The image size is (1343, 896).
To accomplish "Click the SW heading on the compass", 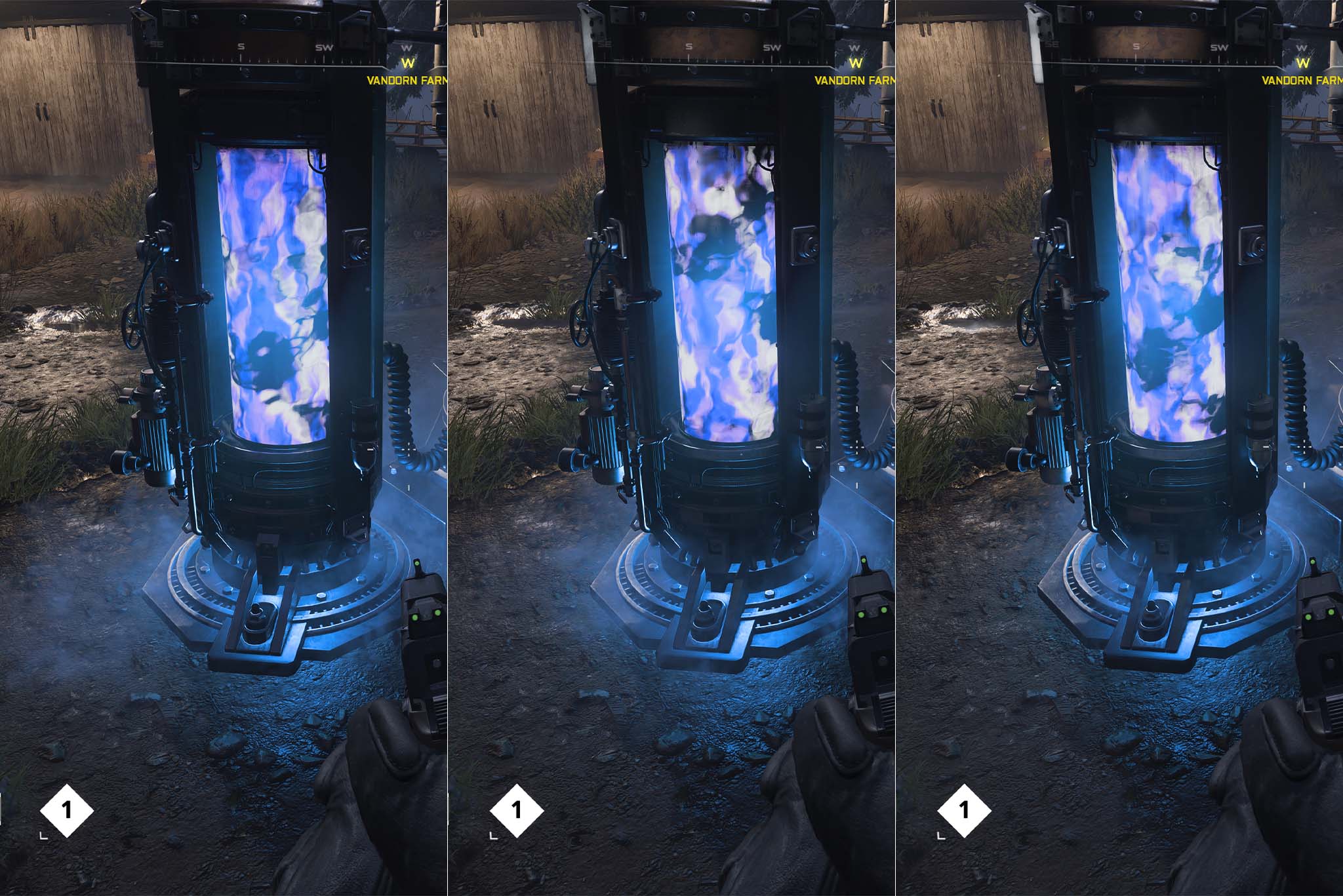I will click(323, 47).
